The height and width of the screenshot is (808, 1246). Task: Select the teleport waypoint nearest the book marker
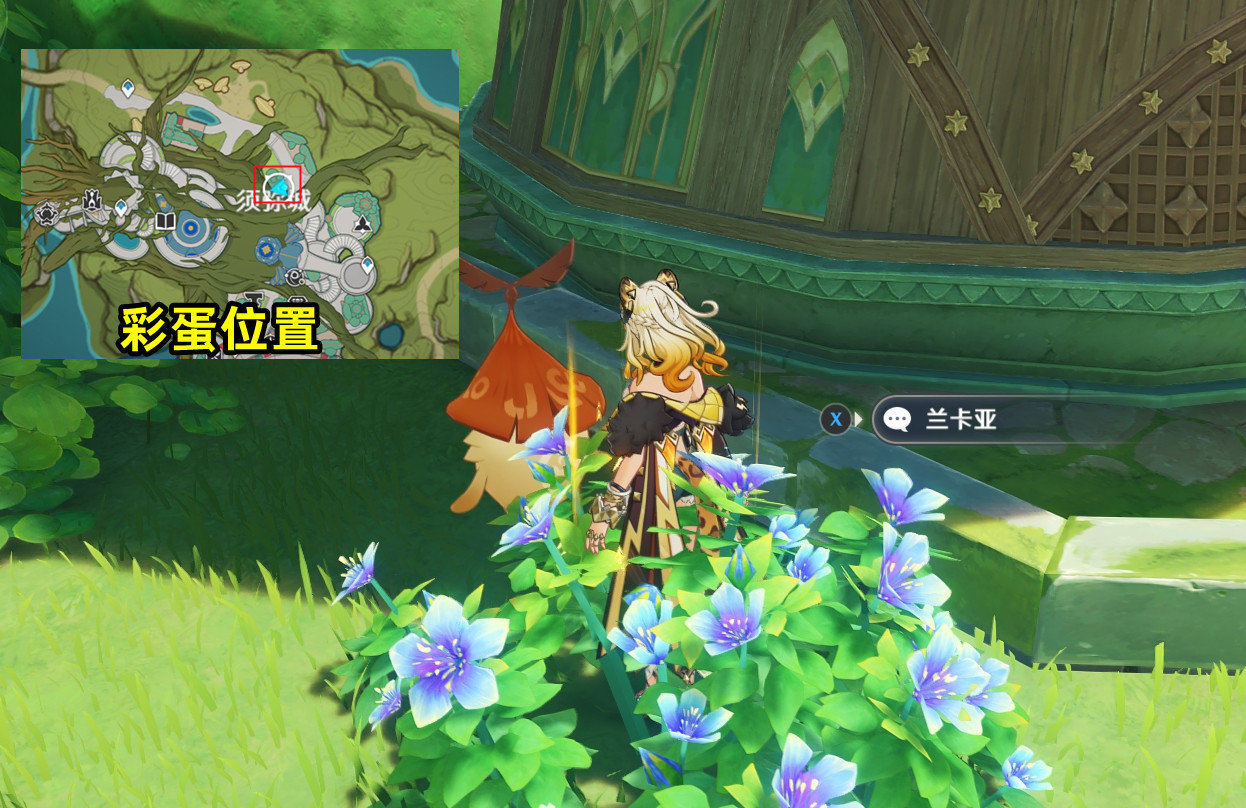[x=121, y=208]
